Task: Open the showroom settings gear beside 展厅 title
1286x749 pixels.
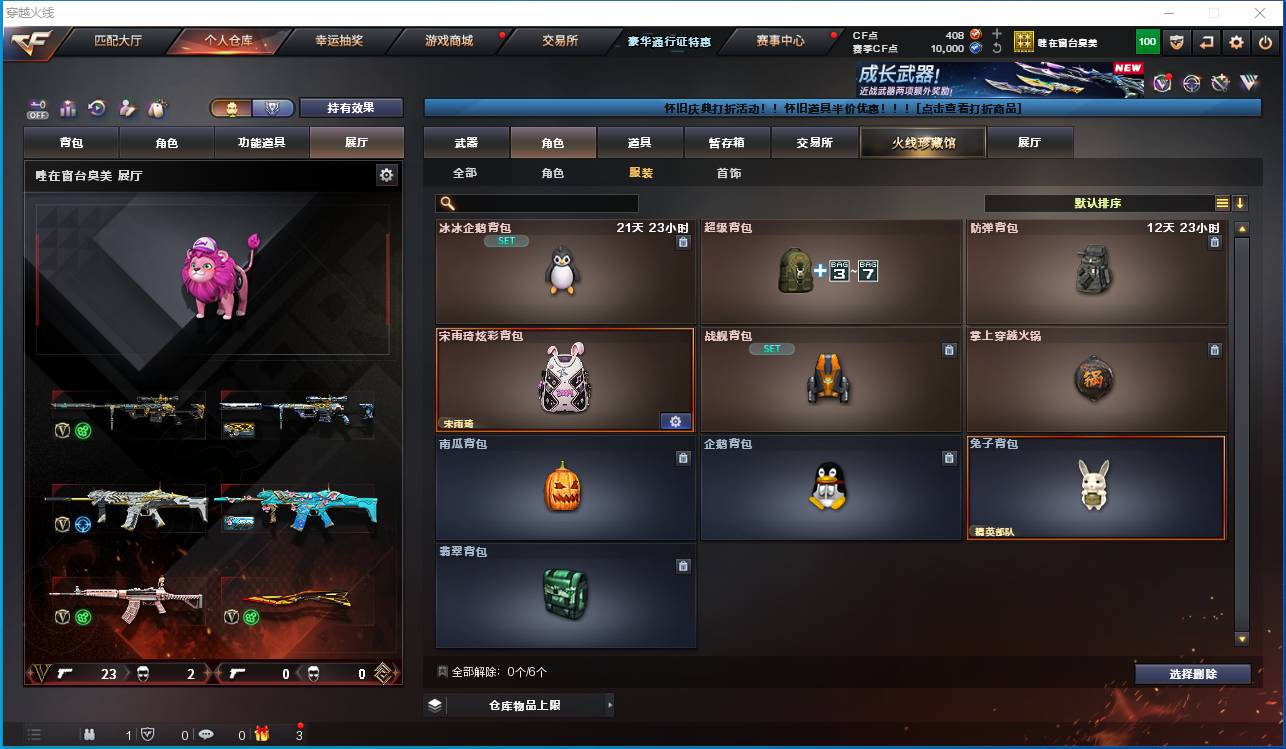Action: [x=386, y=175]
